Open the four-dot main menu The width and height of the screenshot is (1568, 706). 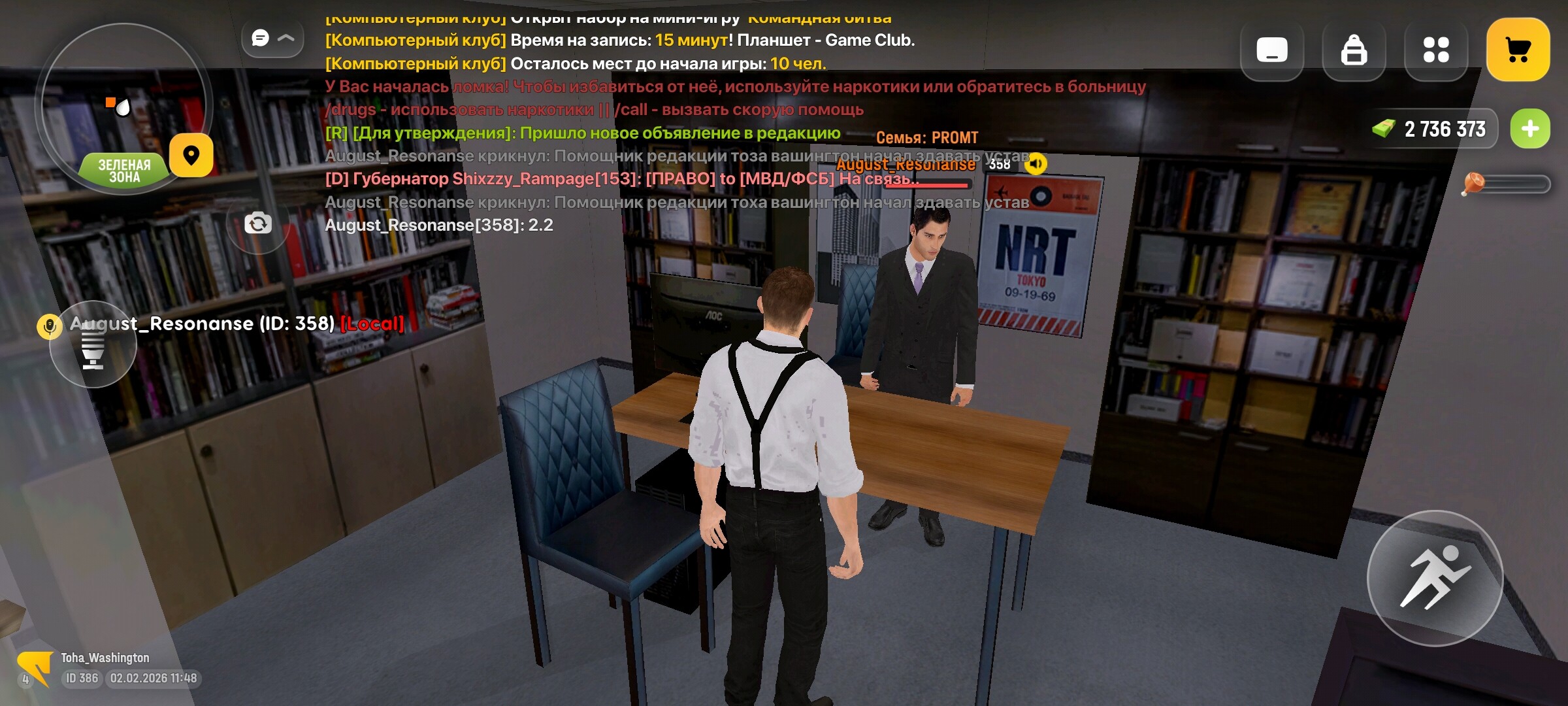[1435, 50]
